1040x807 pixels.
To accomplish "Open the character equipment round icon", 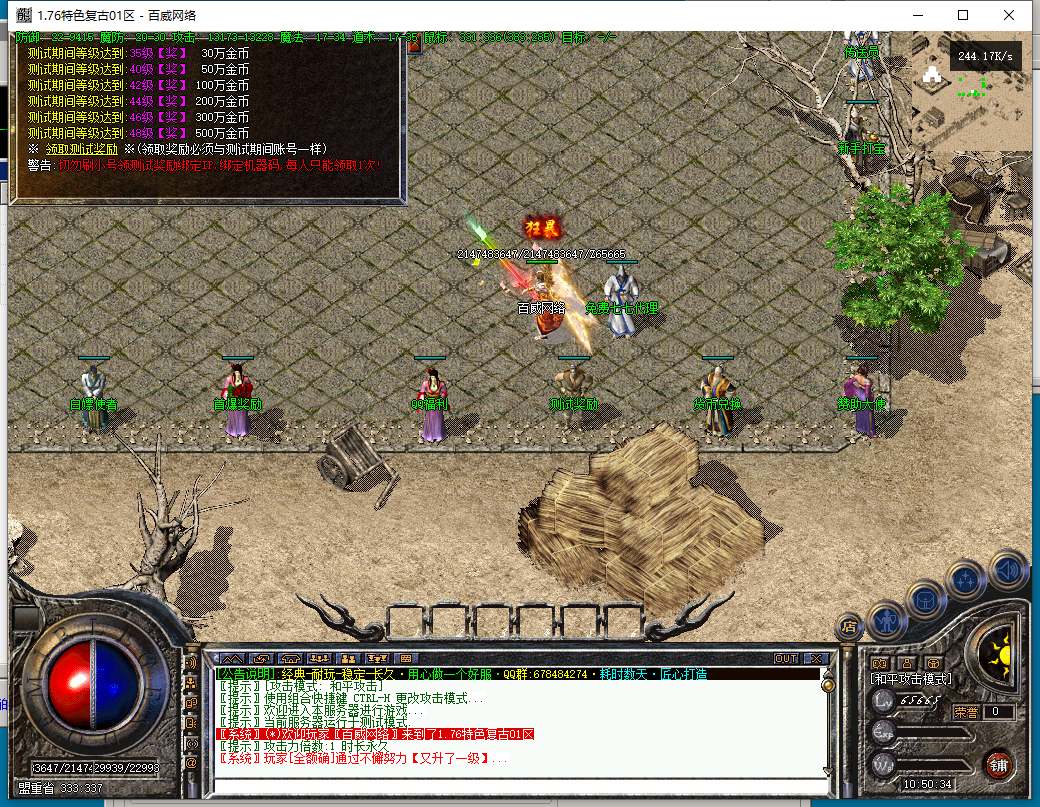I will coord(887,619).
